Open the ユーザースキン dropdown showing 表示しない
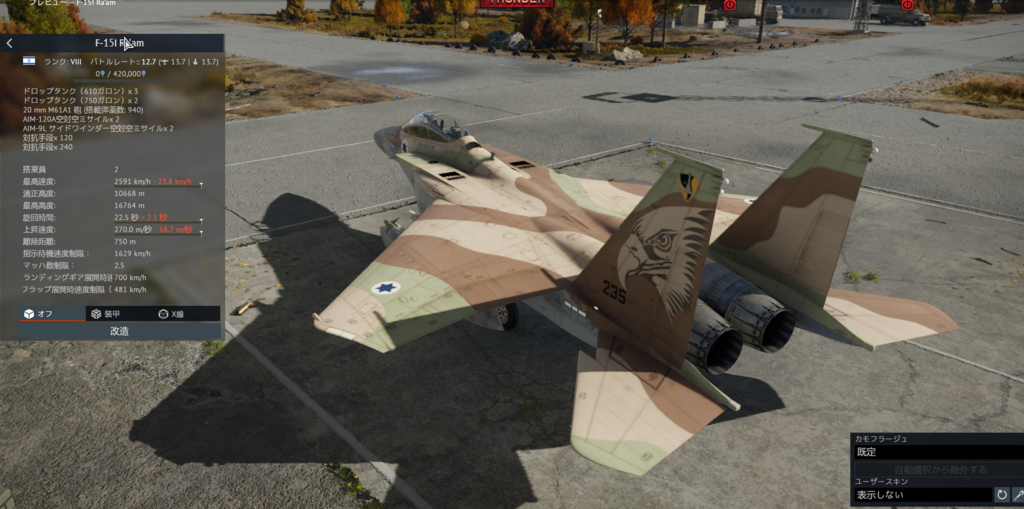The image size is (1024, 509). 920,495
